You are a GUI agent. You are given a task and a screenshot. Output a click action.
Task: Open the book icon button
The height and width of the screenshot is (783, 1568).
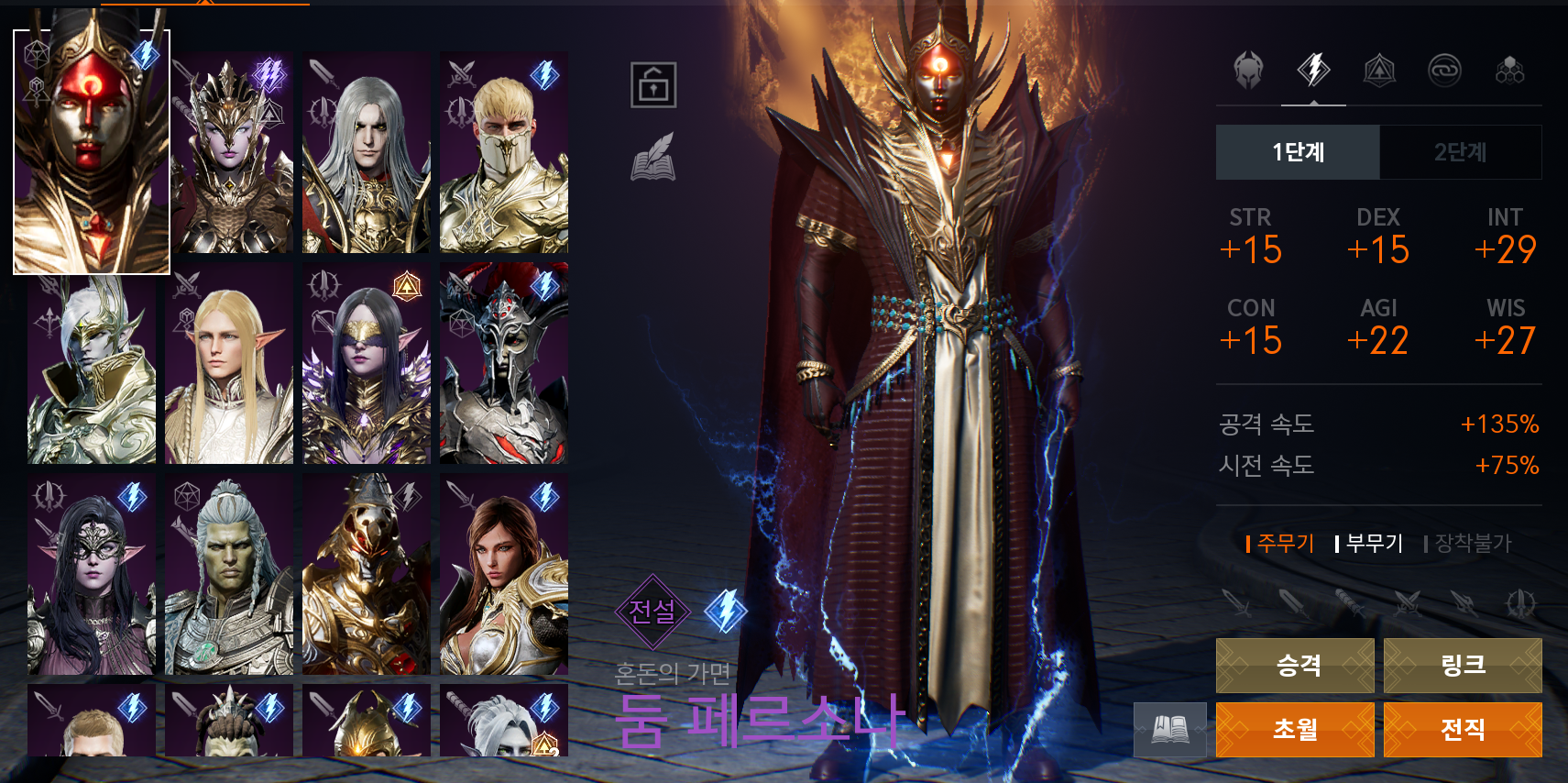[1169, 729]
